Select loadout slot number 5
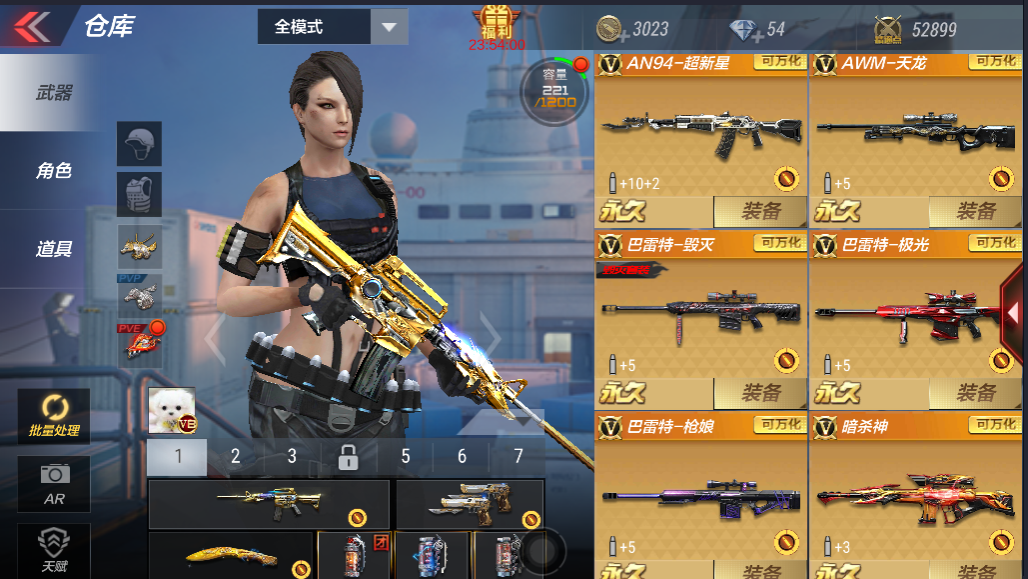 click(405, 457)
